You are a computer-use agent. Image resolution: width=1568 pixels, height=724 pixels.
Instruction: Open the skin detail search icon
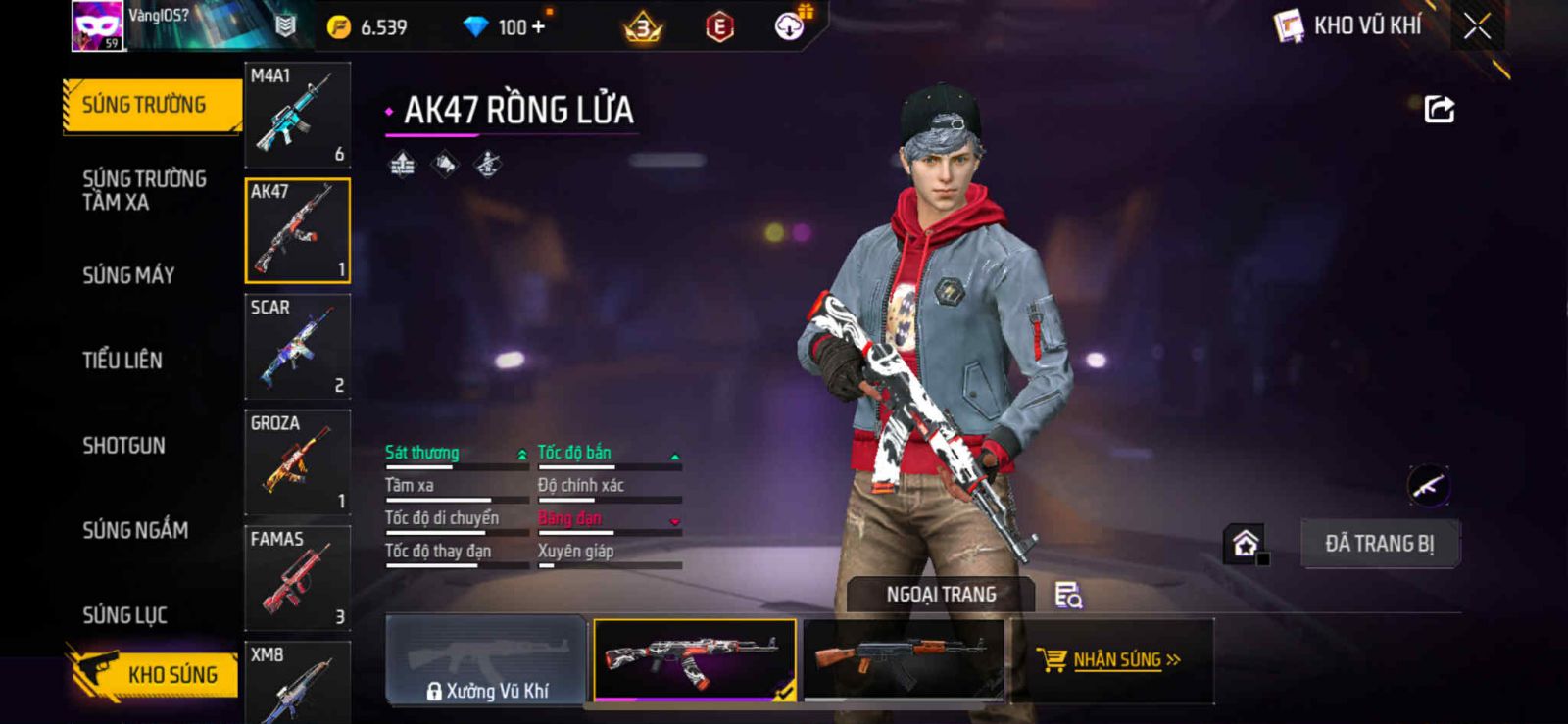[1068, 595]
